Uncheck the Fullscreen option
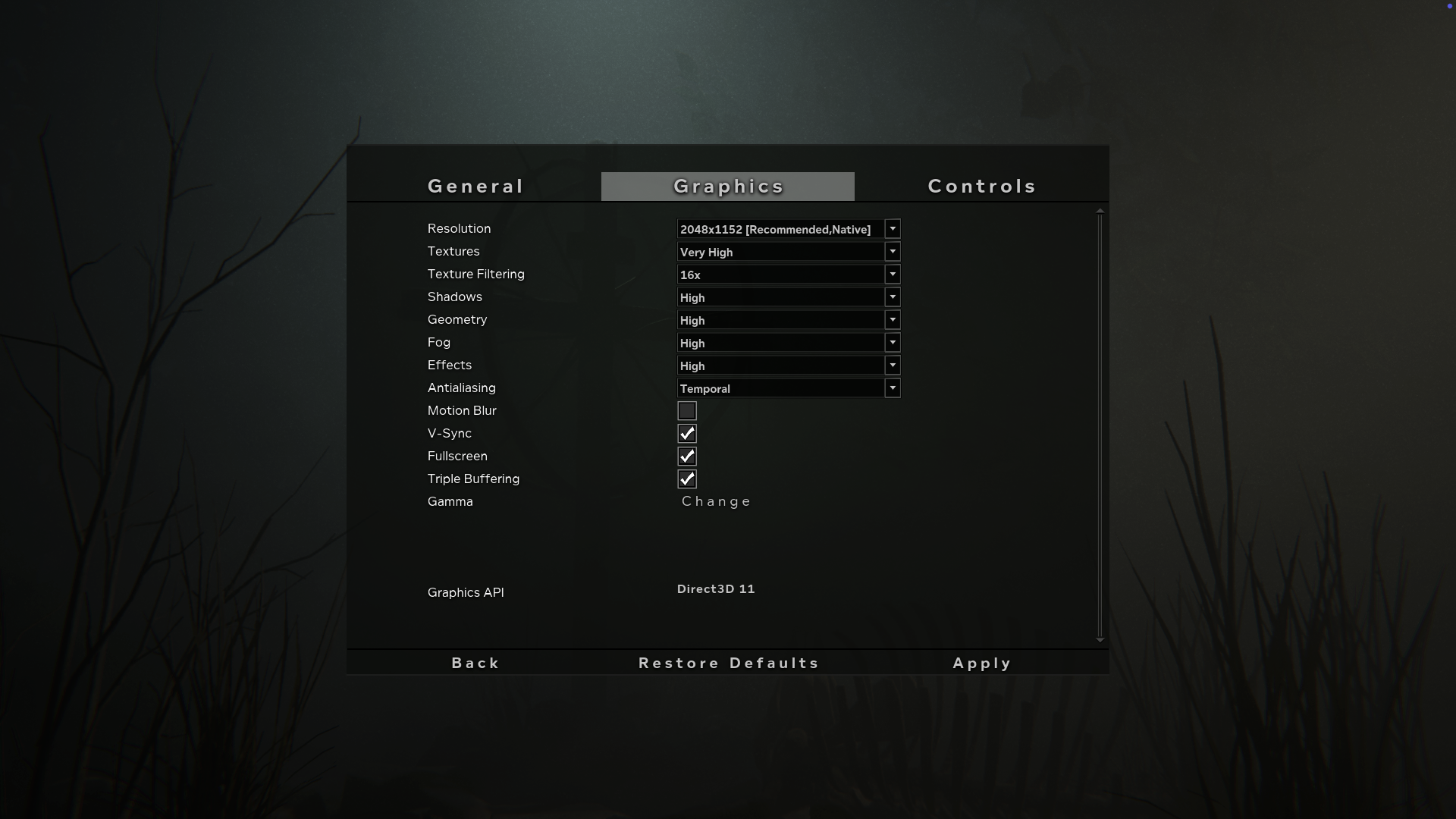The height and width of the screenshot is (819, 1456). point(687,456)
